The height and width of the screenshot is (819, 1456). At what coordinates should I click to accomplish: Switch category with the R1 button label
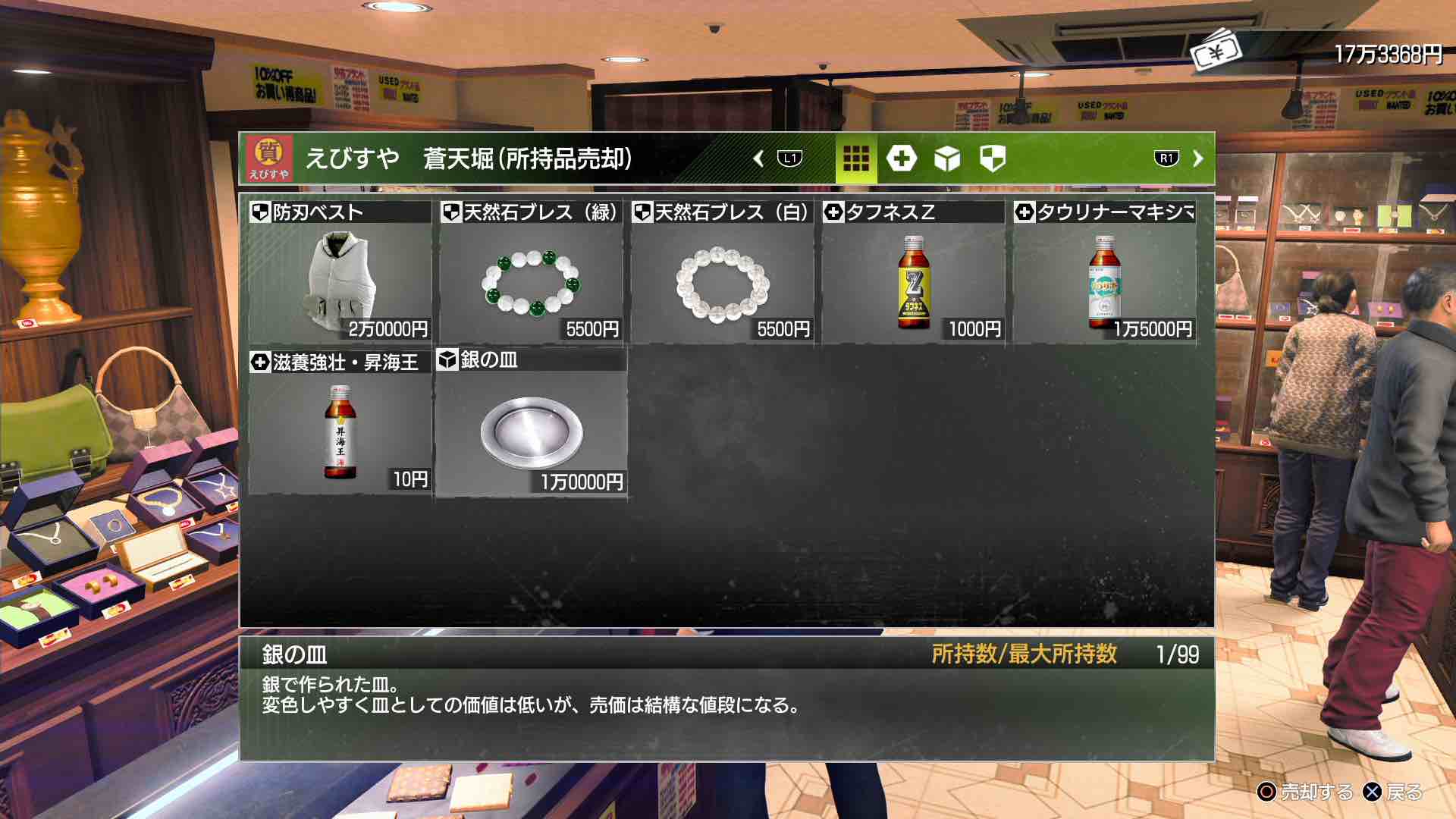pos(1168,159)
